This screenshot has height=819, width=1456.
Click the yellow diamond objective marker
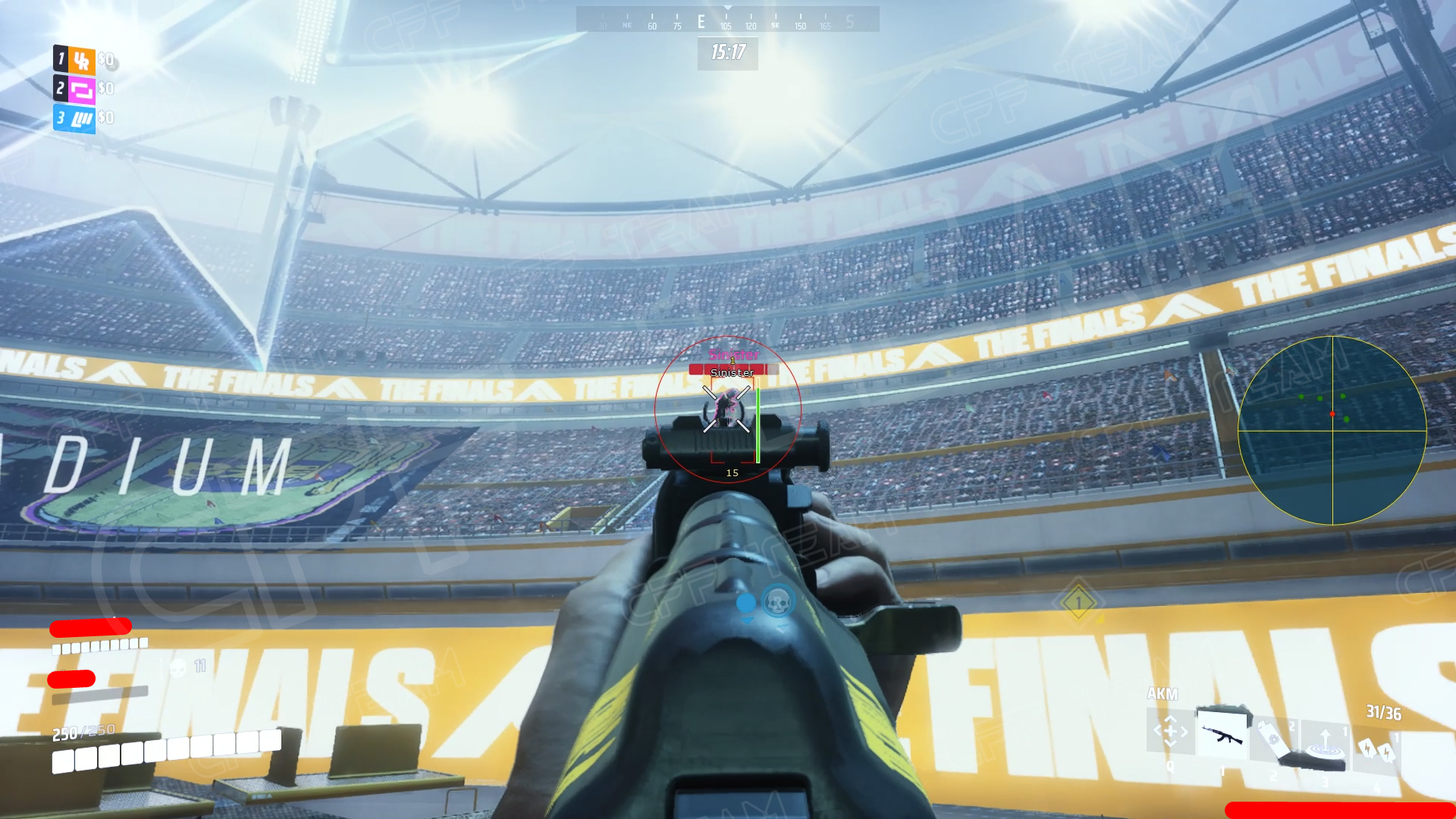1078,603
